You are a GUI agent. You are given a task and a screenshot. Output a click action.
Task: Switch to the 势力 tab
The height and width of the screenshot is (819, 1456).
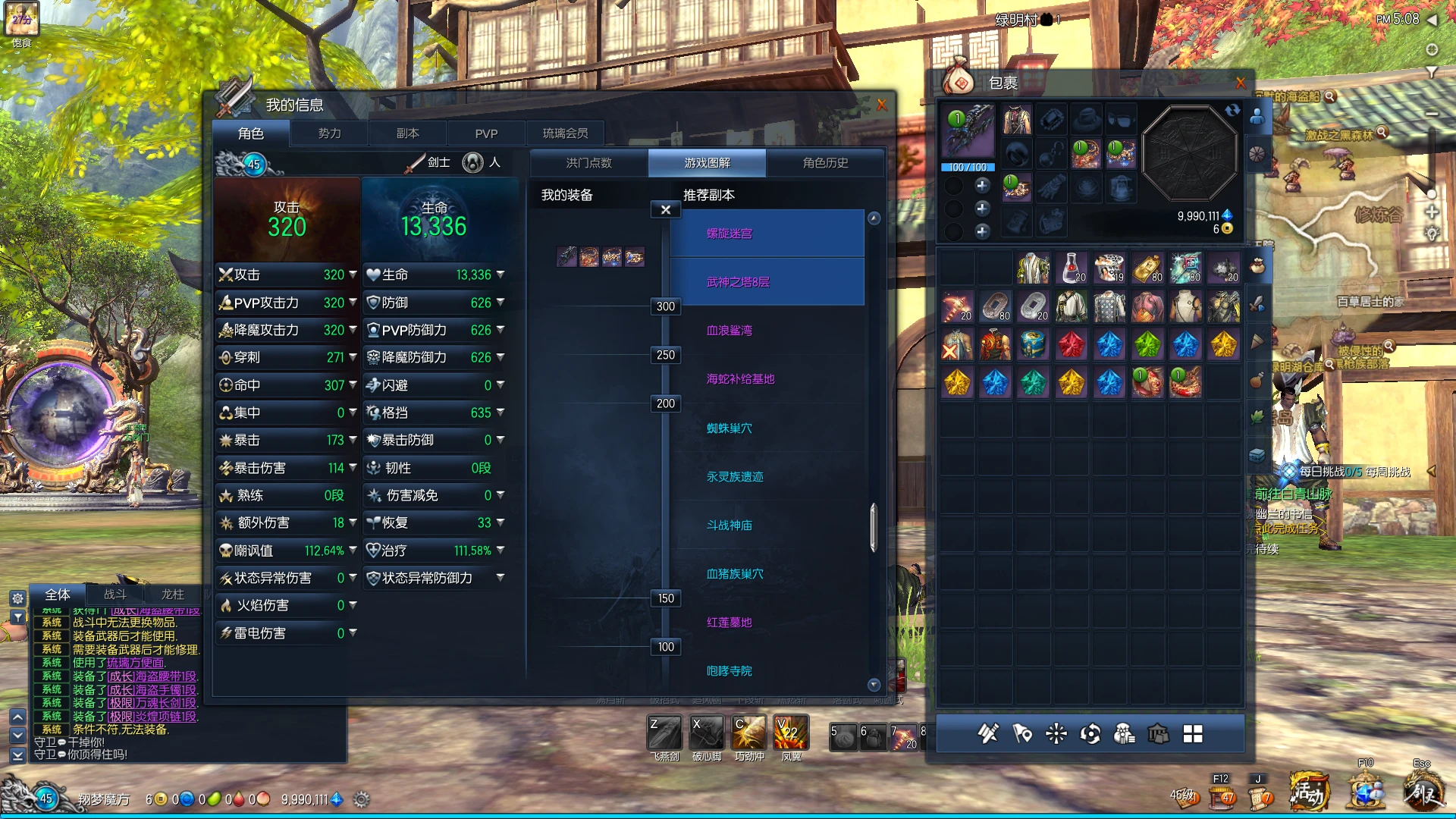pyautogui.click(x=329, y=133)
